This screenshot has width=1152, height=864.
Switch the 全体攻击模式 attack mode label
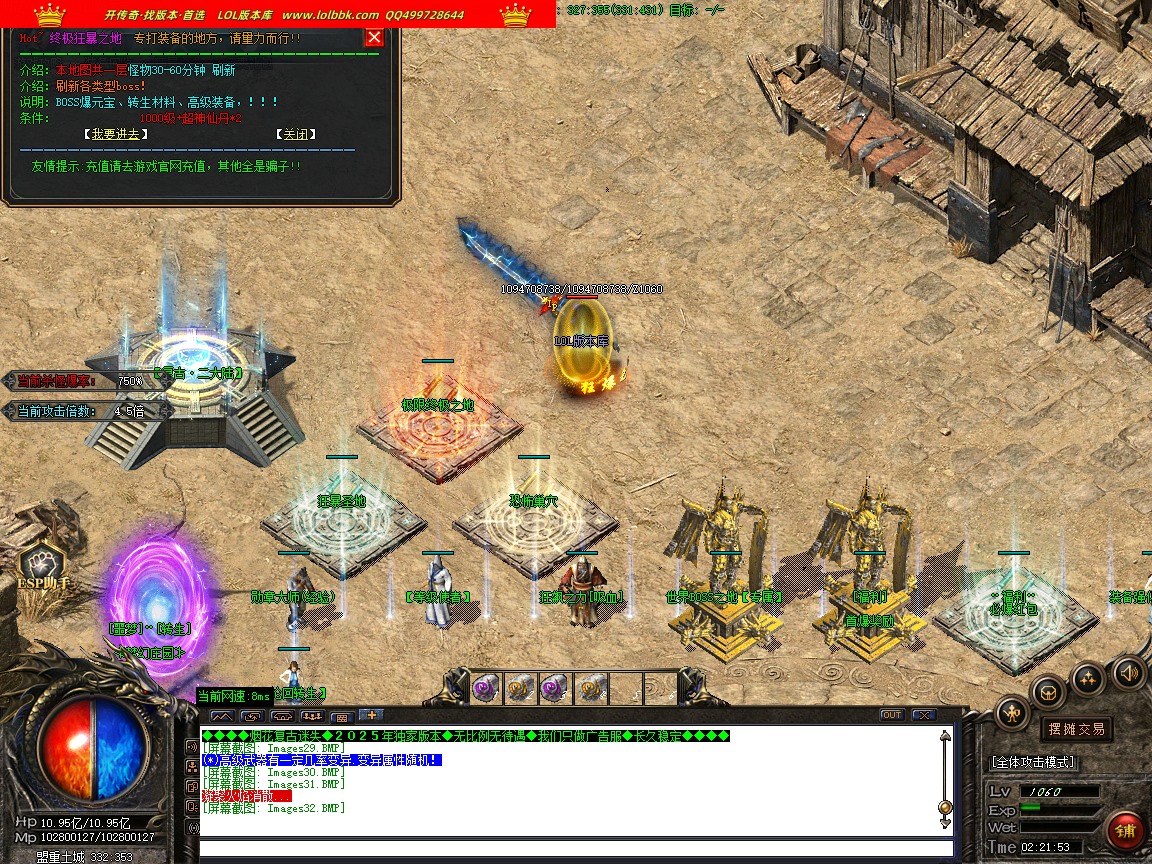click(x=1033, y=762)
